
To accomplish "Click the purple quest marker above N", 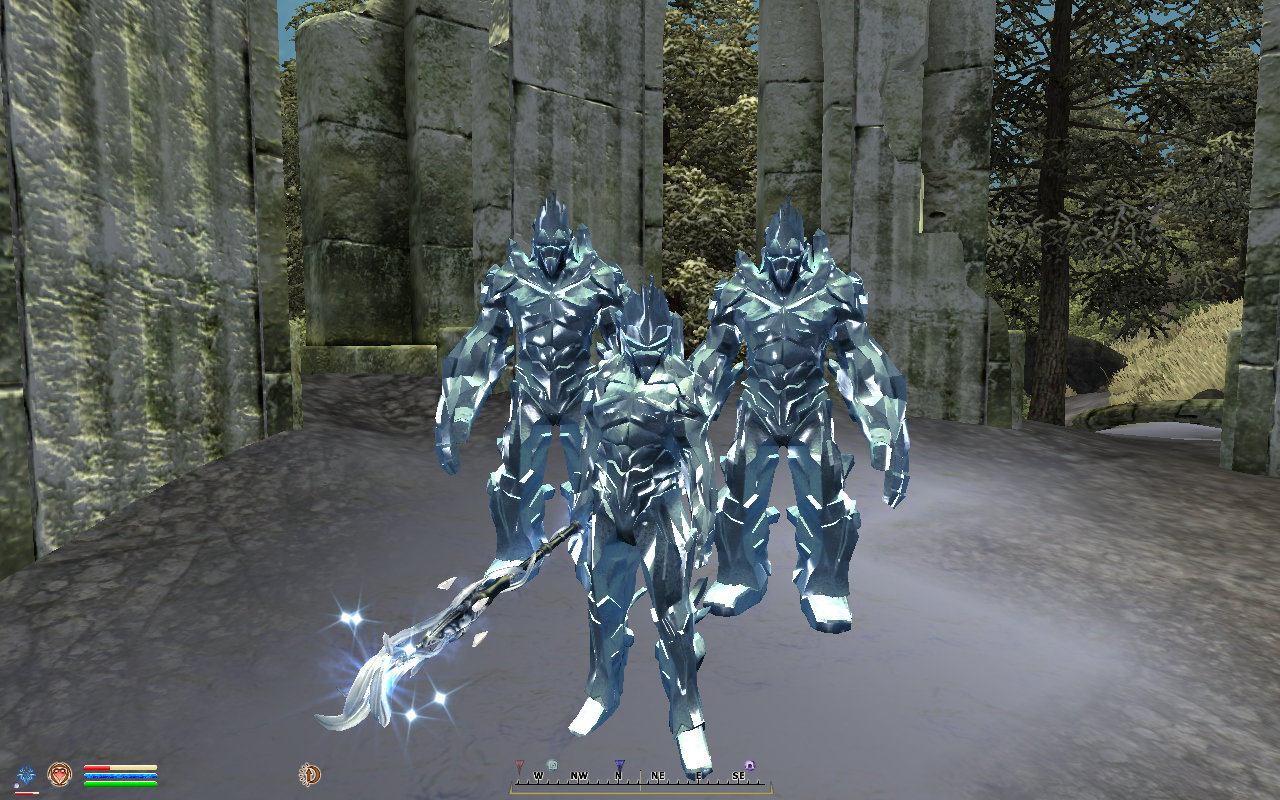I will (x=619, y=764).
